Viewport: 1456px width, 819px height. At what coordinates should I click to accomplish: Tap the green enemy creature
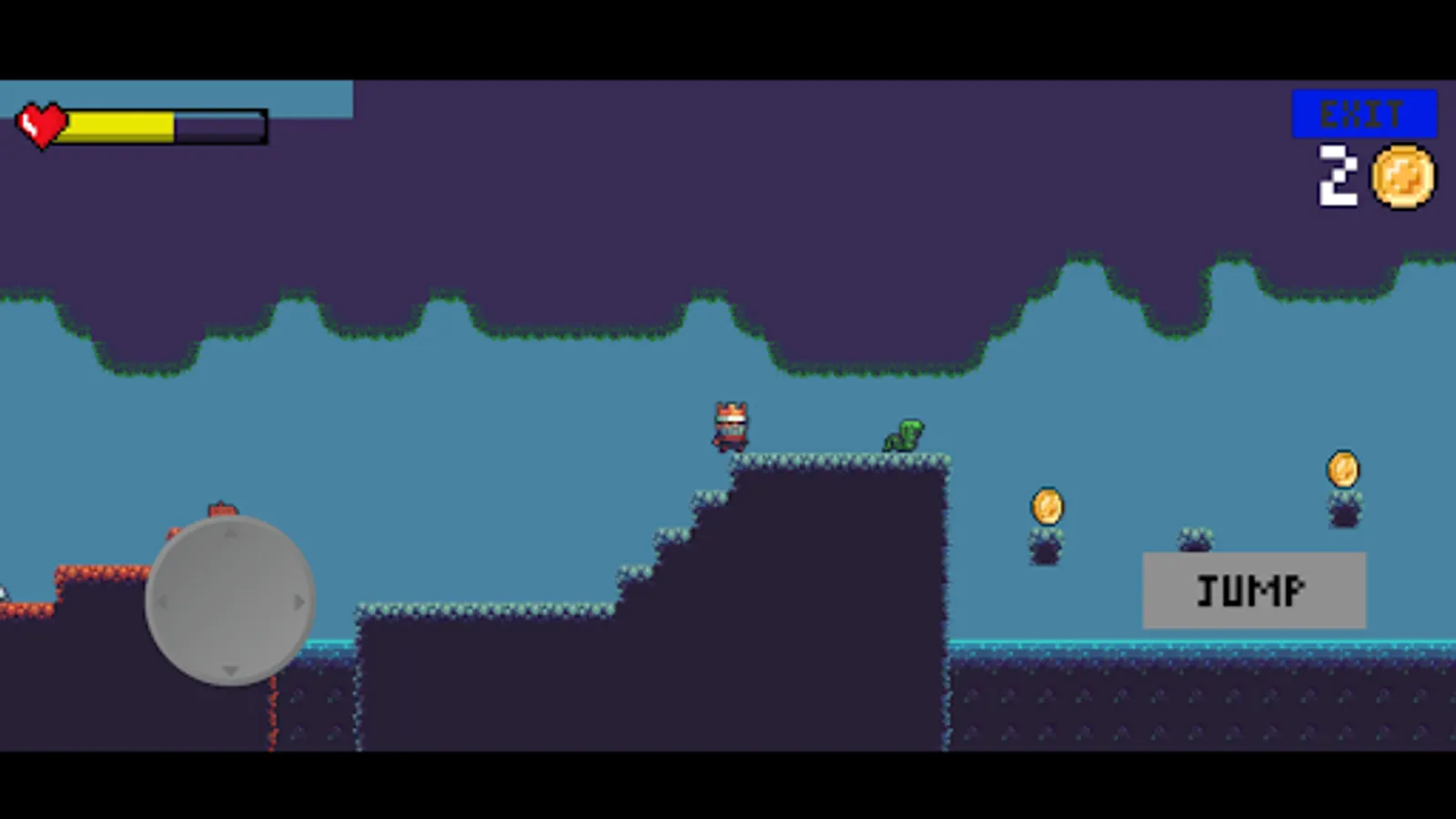coord(901,436)
